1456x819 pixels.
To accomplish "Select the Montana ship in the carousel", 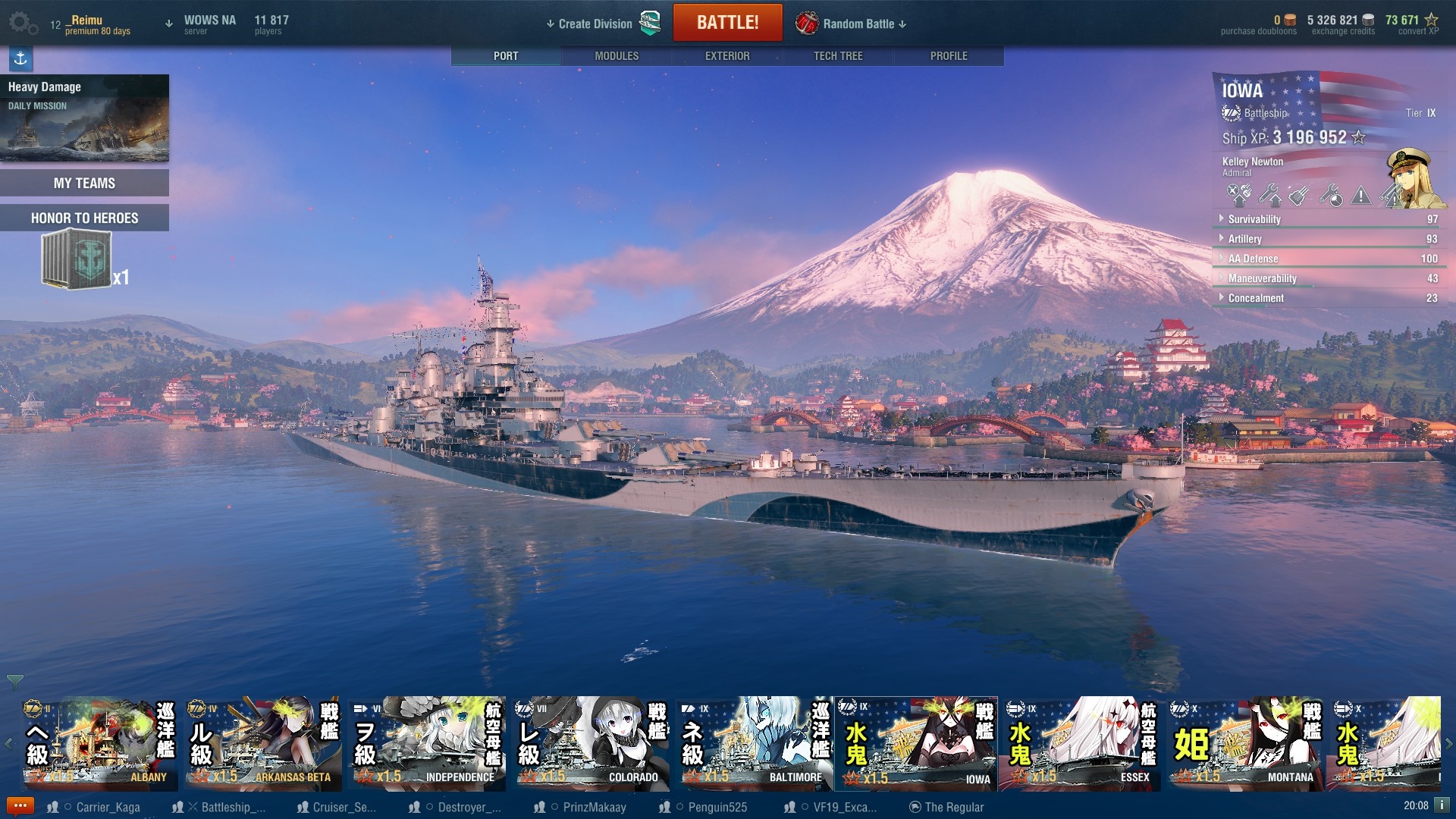I will (x=1246, y=744).
